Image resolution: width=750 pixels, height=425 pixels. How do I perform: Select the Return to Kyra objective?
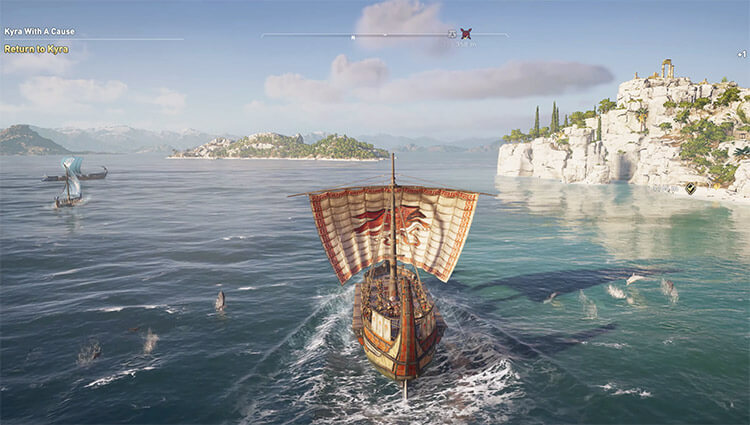(37, 49)
